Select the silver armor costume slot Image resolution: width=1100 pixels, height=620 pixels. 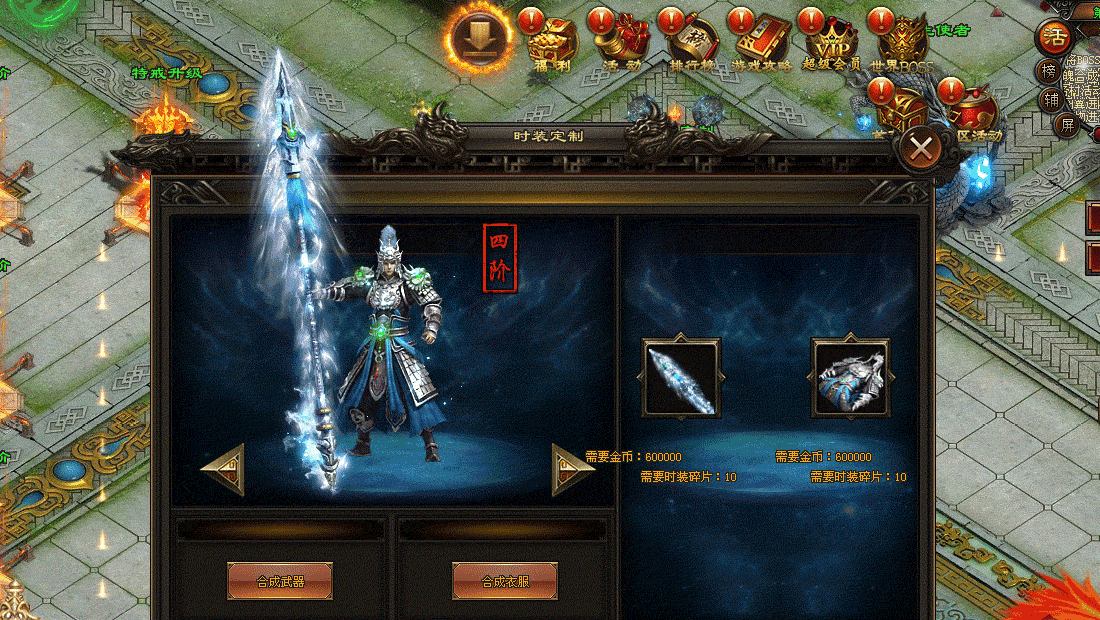point(850,377)
